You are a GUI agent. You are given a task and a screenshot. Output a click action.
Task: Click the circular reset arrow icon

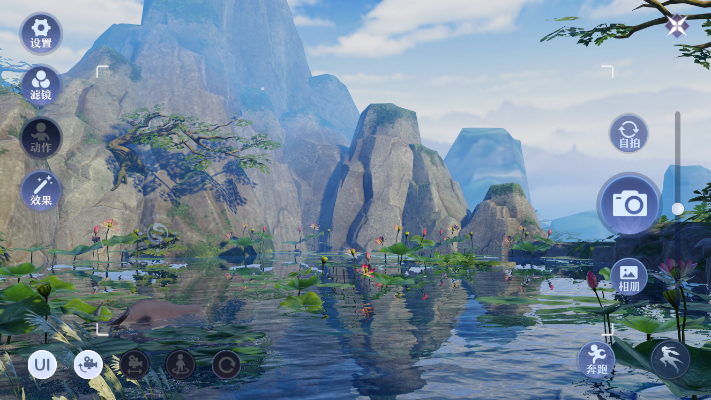click(226, 364)
